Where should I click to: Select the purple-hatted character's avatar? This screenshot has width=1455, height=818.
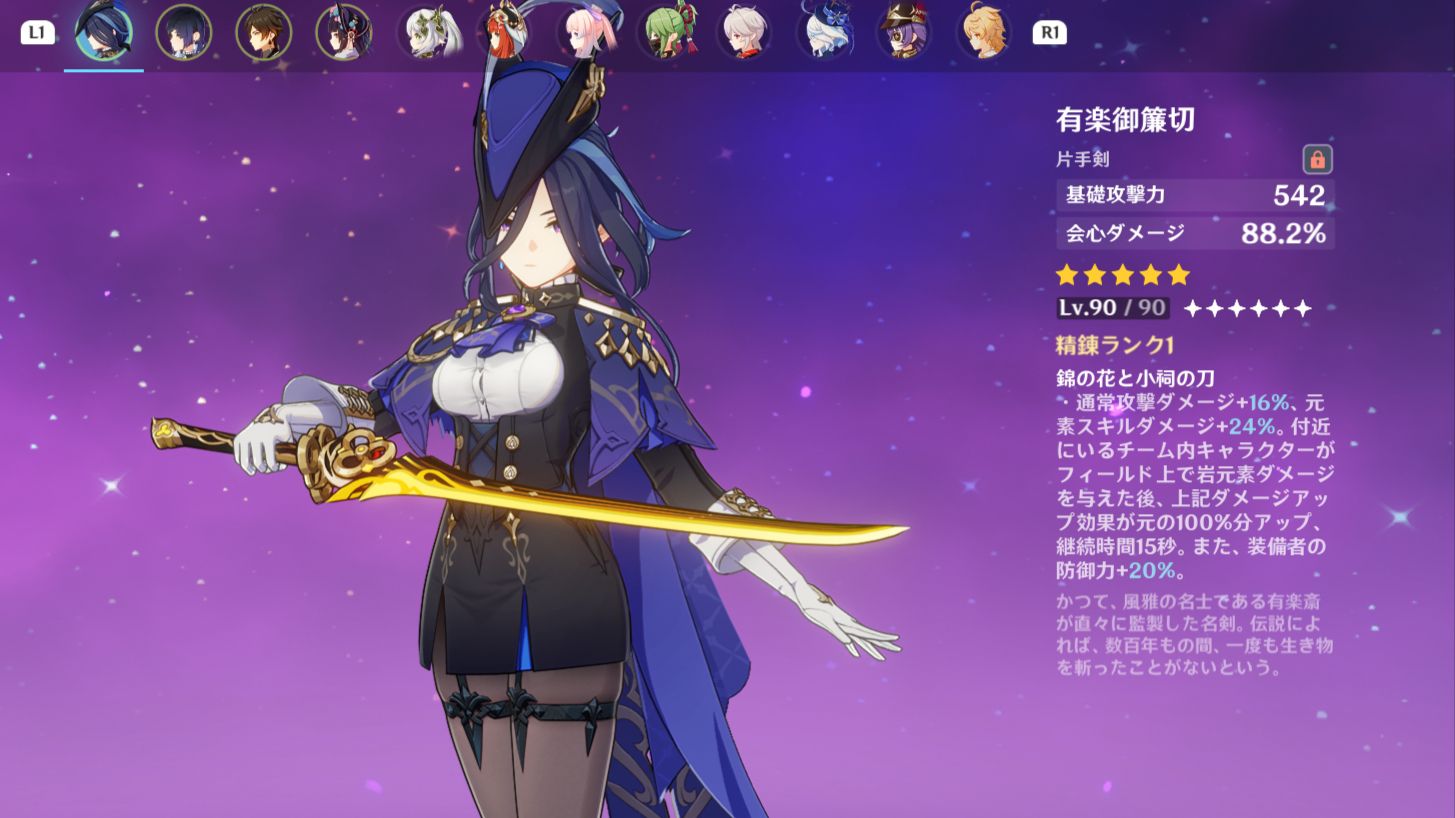904,32
